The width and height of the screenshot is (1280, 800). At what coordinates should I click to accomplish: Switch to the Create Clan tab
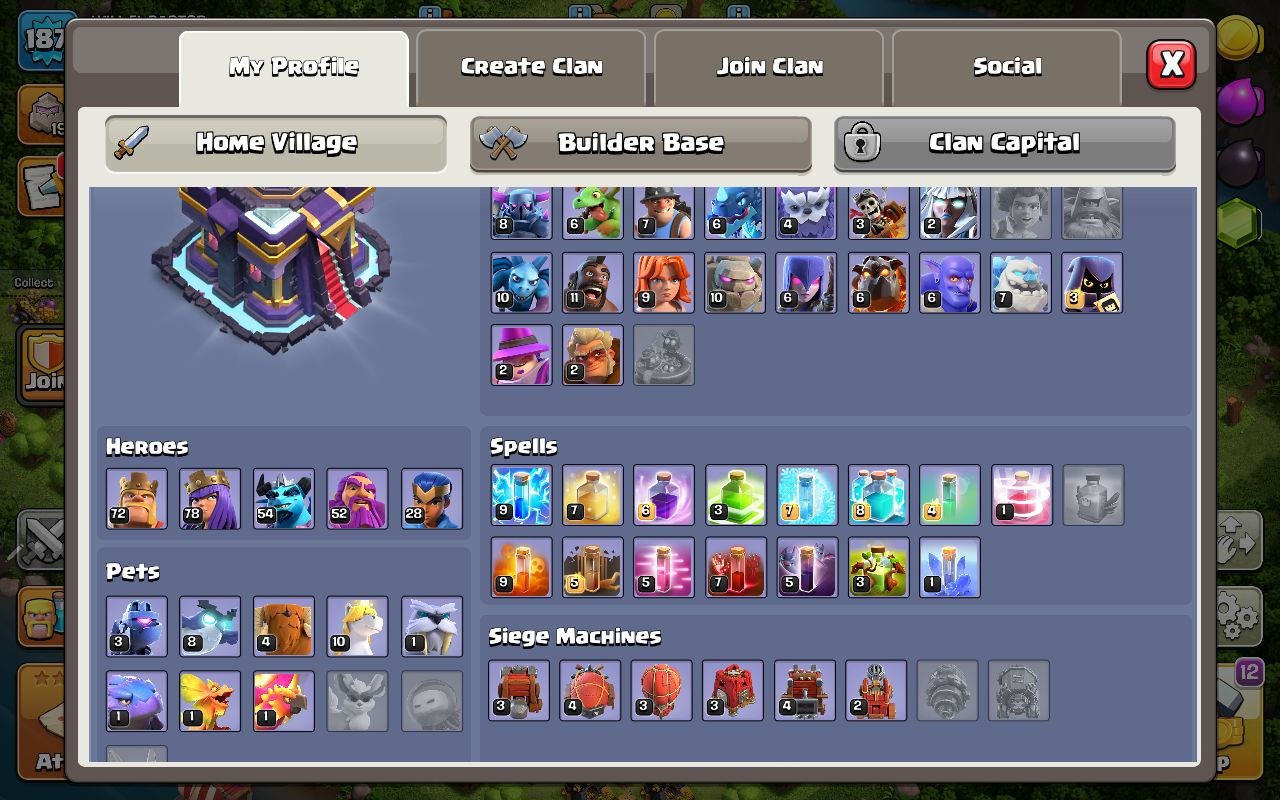(530, 66)
